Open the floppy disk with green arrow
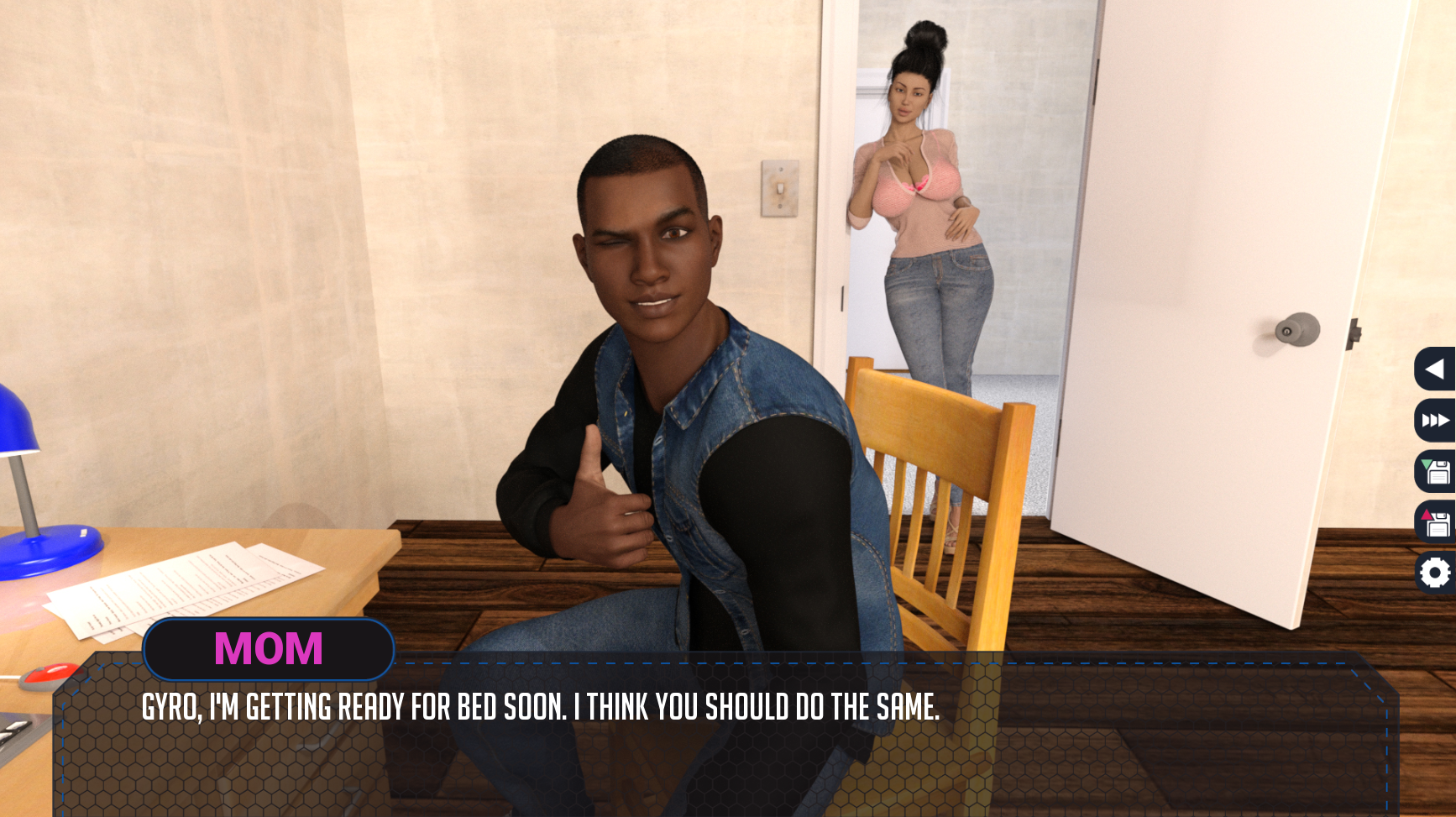The width and height of the screenshot is (1456, 817). [x=1435, y=471]
